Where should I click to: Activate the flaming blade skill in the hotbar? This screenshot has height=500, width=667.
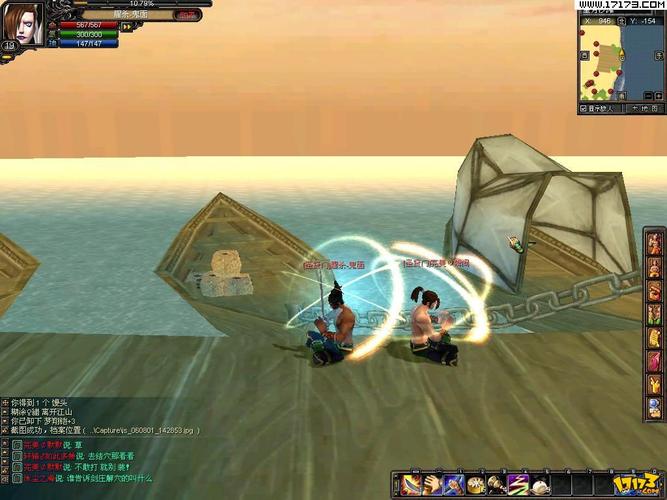coord(410,484)
